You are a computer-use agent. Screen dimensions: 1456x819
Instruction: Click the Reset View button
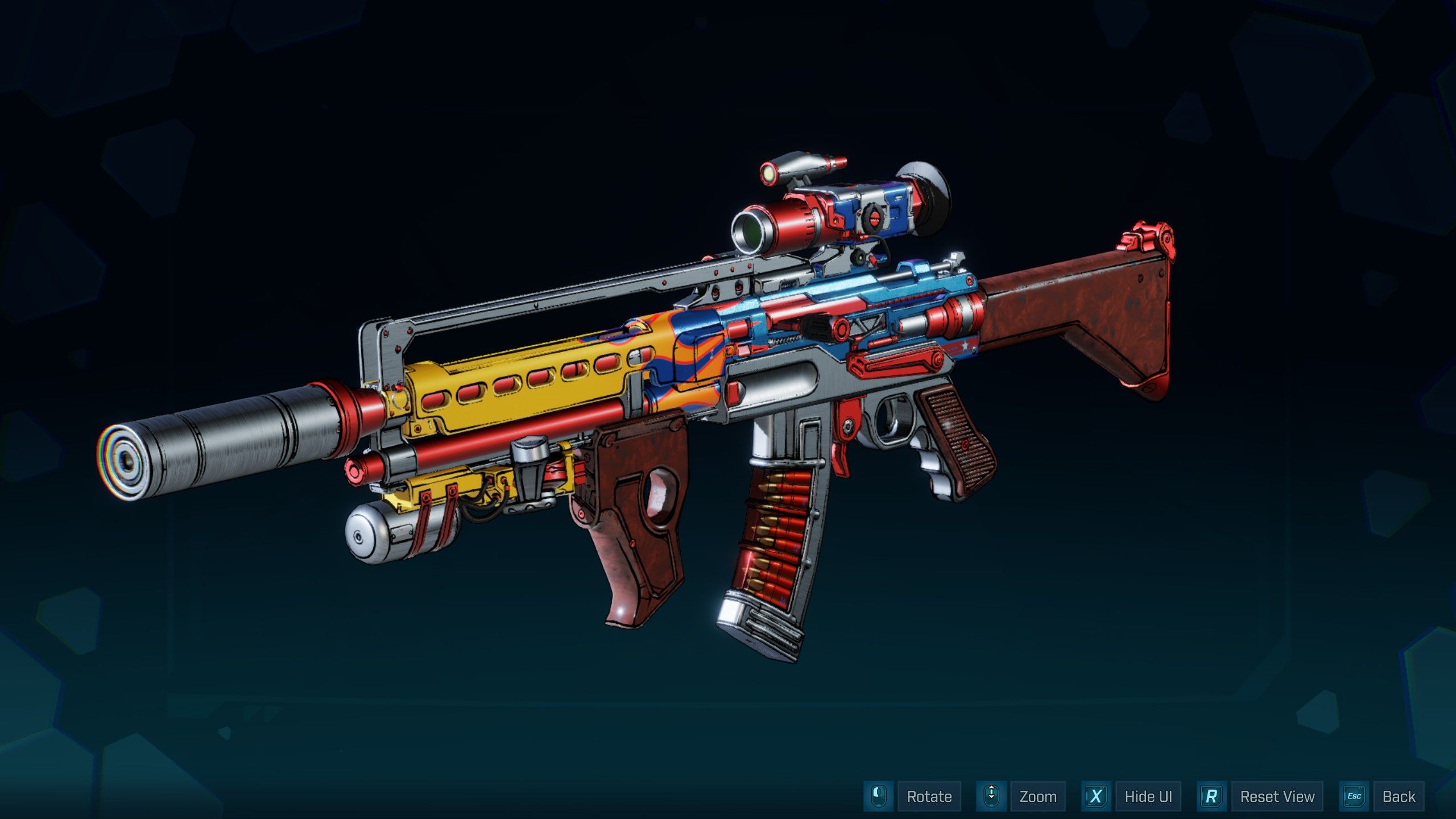(1277, 796)
